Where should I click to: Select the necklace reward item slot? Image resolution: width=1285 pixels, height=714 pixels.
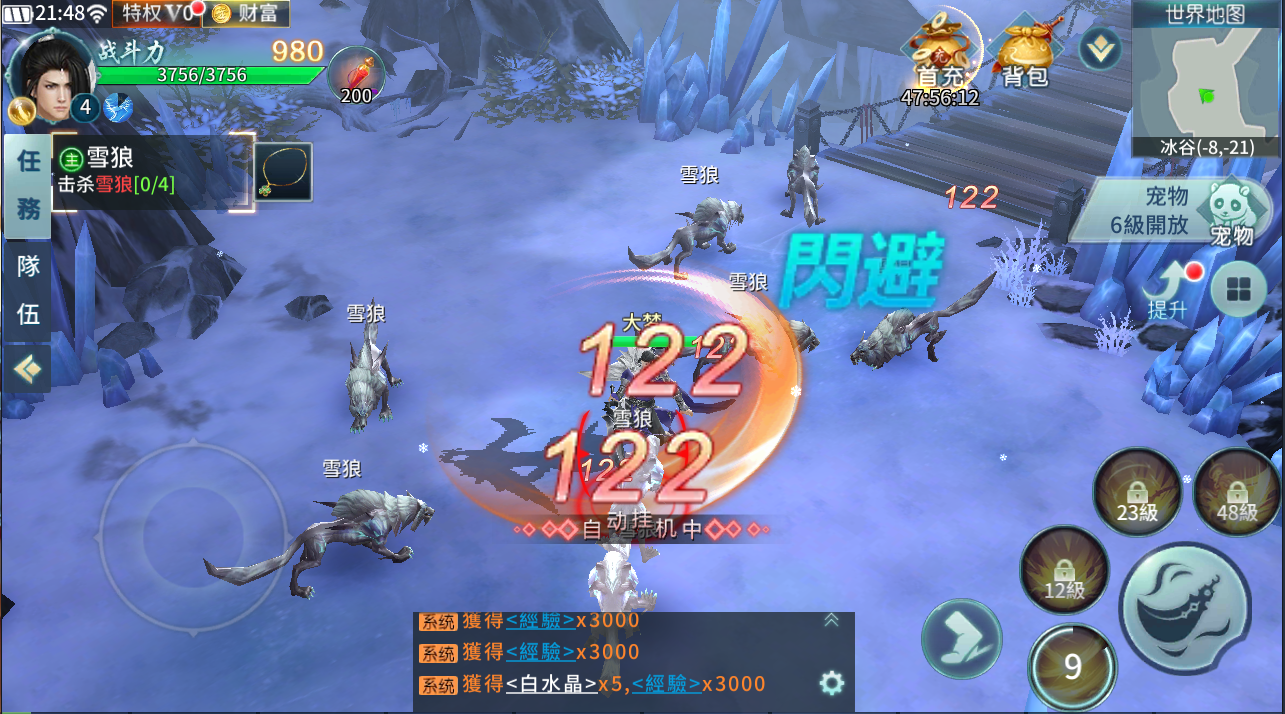click(283, 172)
